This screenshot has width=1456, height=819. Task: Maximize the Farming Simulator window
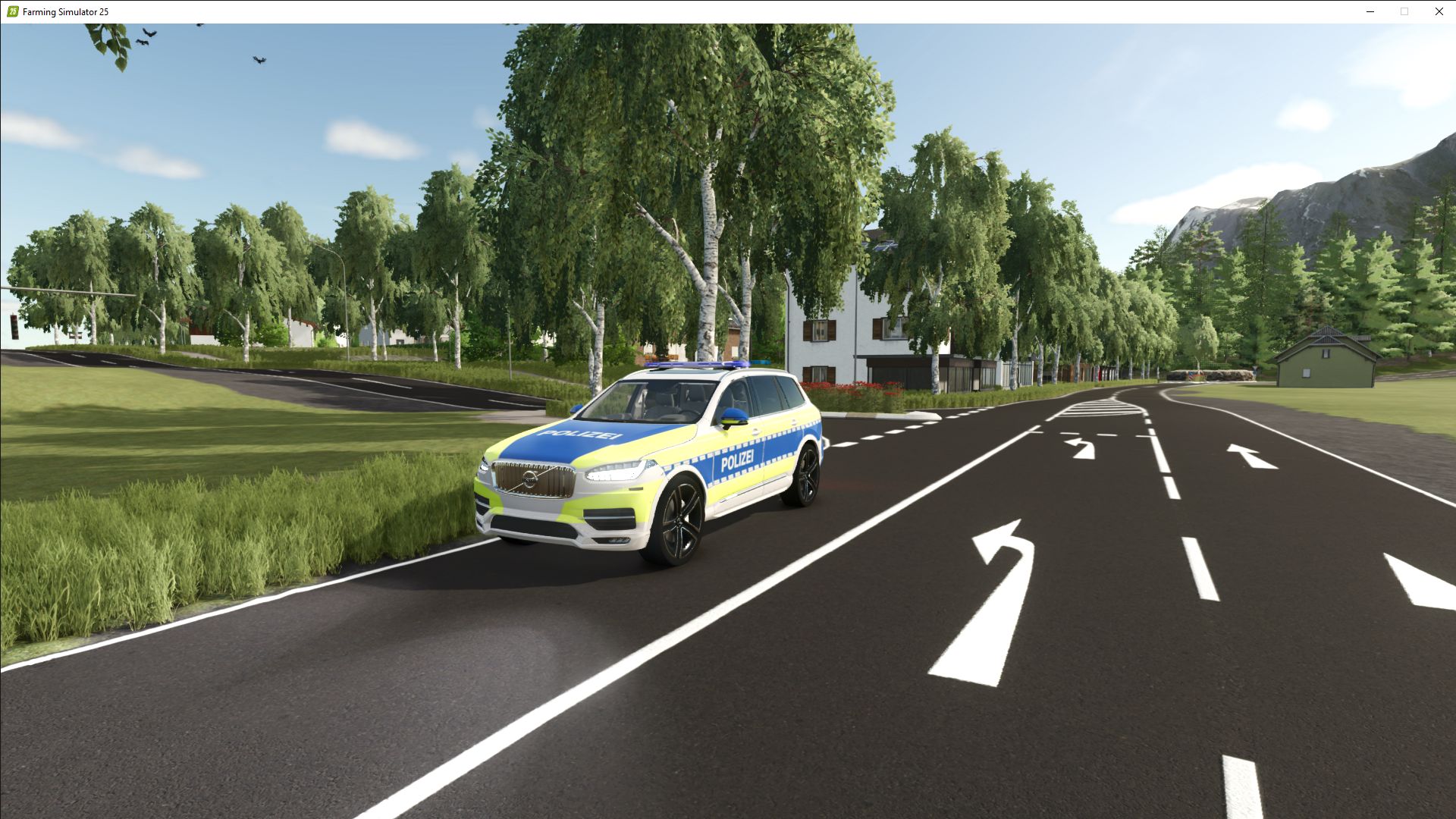pos(1404,11)
